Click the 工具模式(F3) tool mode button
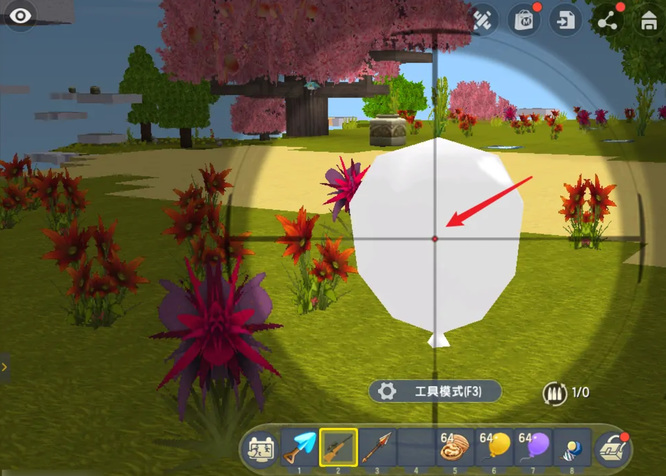Viewport: 666px width, 476px height. point(435,392)
